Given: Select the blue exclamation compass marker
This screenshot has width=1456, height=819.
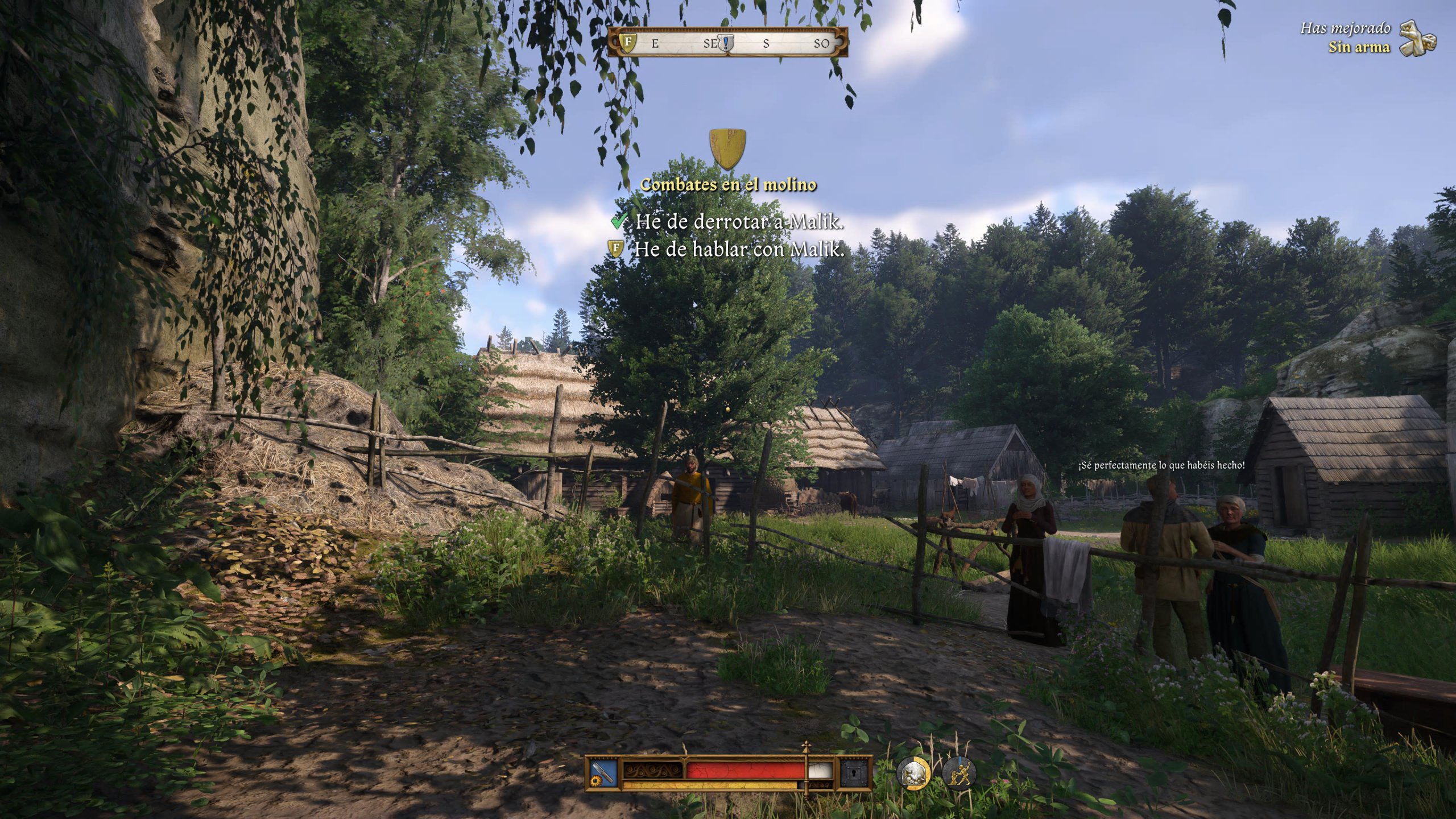Looking at the screenshot, I should pyautogui.click(x=726, y=43).
